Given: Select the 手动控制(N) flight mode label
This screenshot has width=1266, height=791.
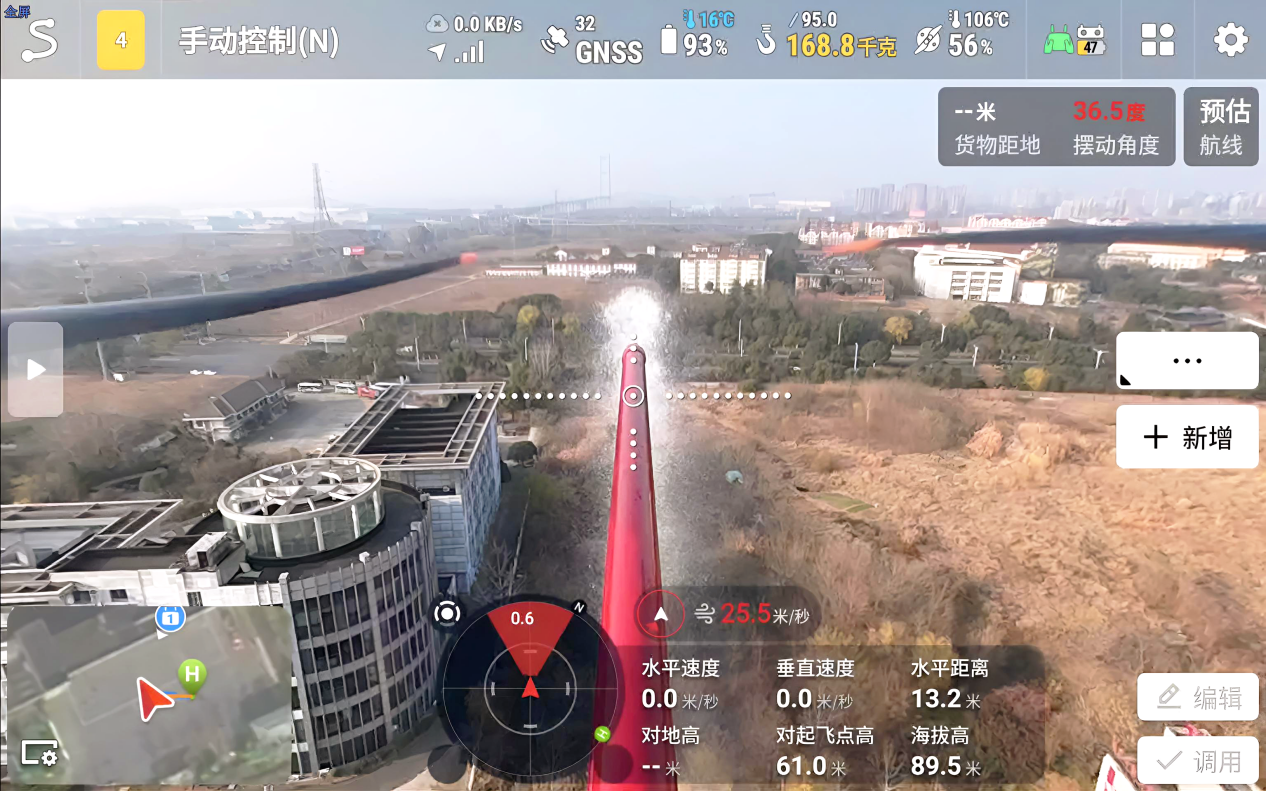Looking at the screenshot, I should 258,41.
